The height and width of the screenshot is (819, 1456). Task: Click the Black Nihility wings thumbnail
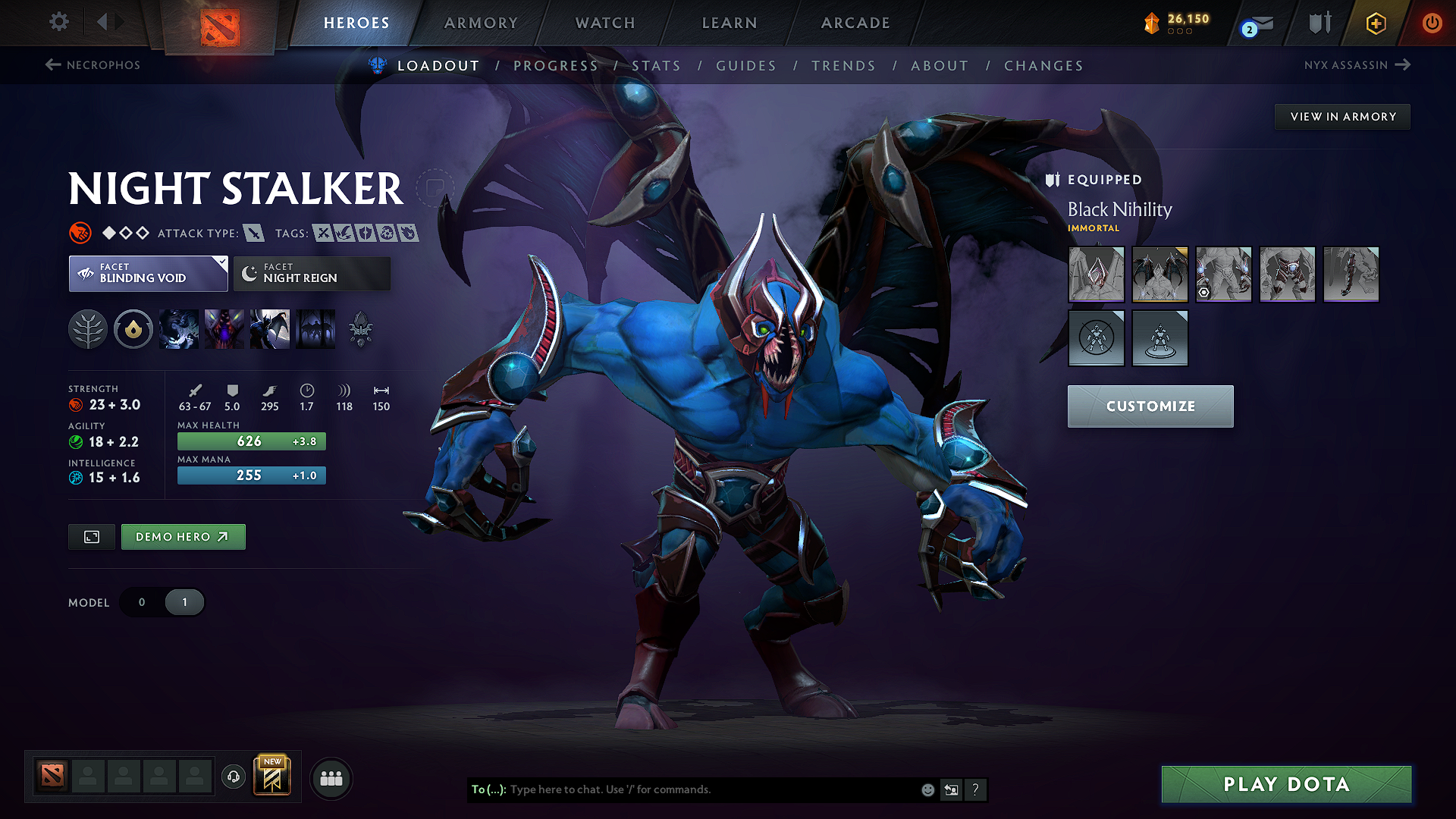(1159, 275)
